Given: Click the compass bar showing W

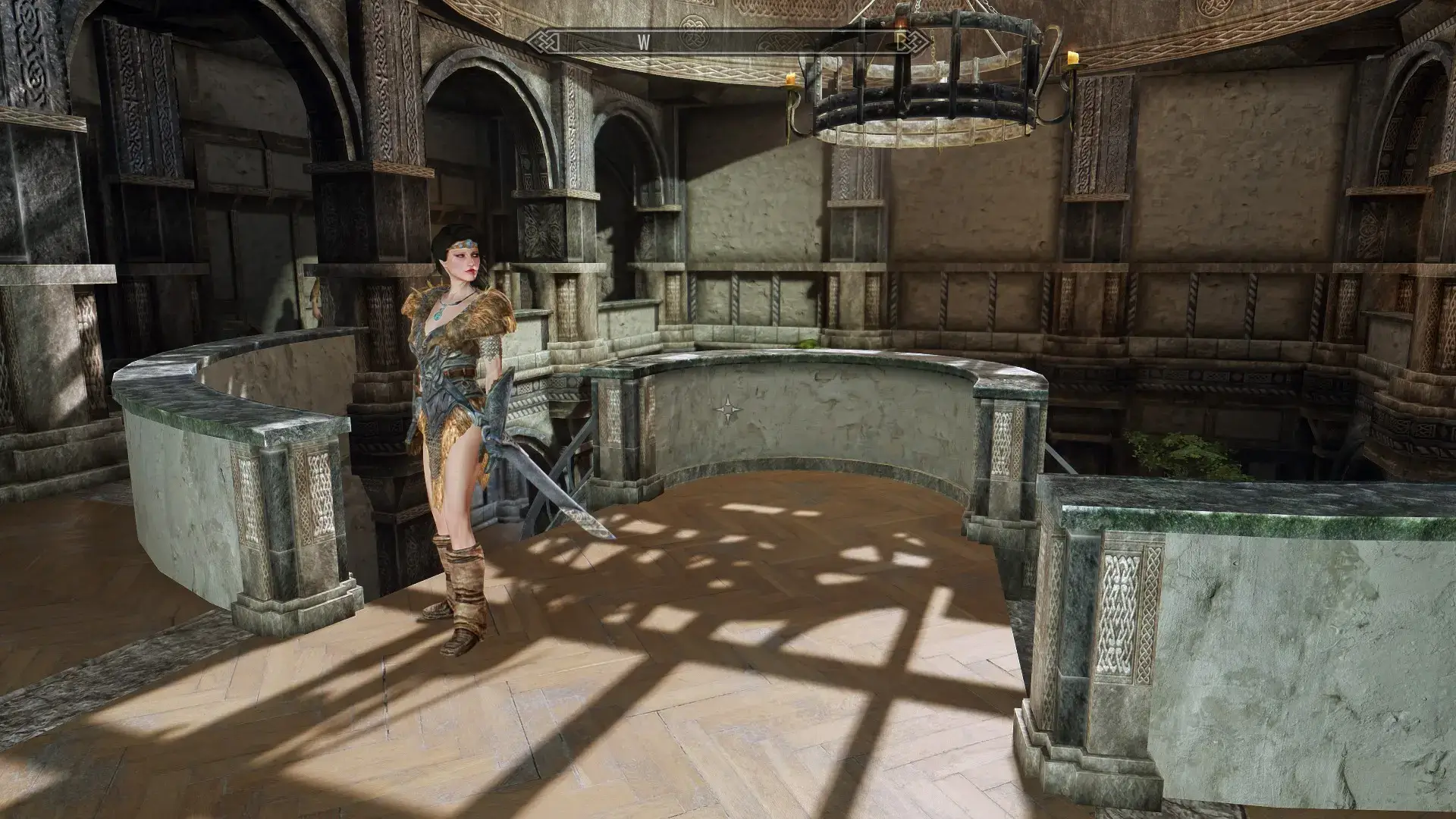Looking at the screenshot, I should 727,42.
